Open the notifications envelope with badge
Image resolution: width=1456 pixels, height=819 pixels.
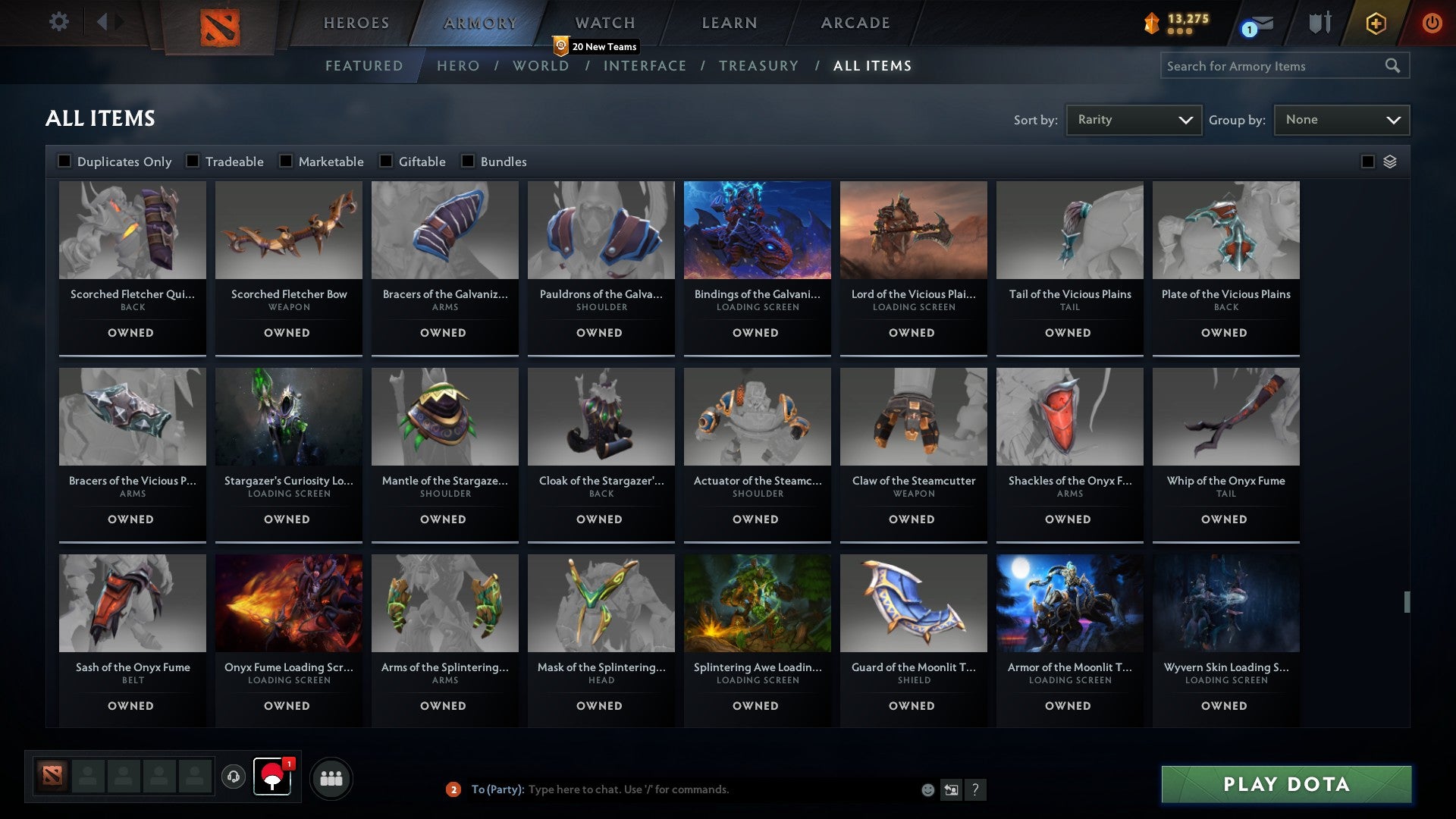pyautogui.click(x=1259, y=23)
